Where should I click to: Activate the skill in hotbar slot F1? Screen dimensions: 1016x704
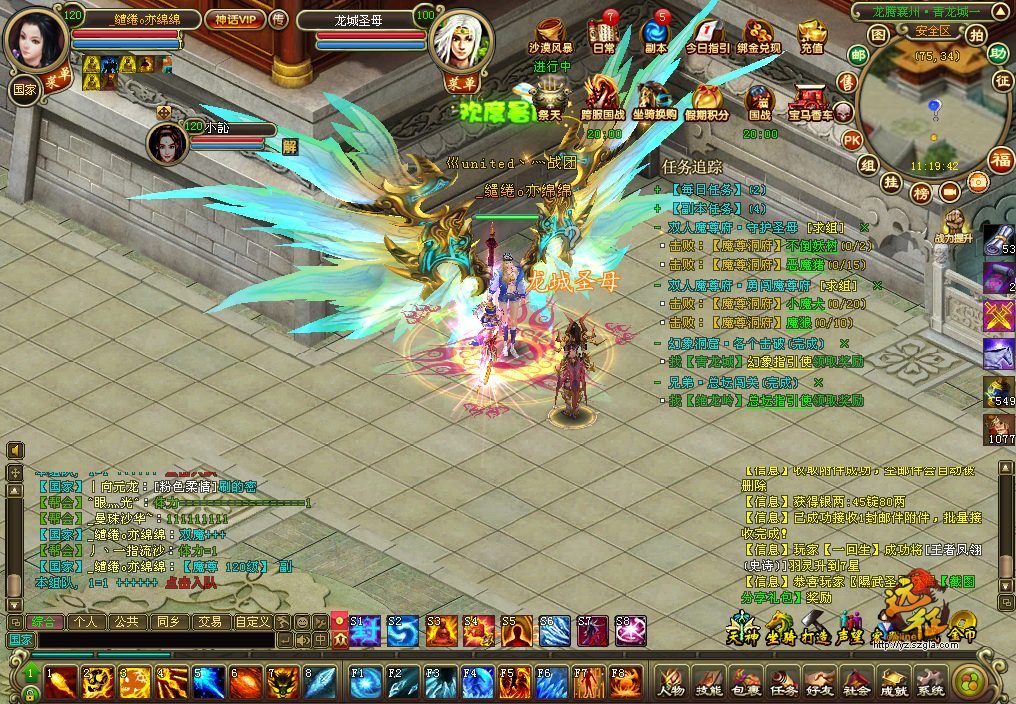click(365, 682)
